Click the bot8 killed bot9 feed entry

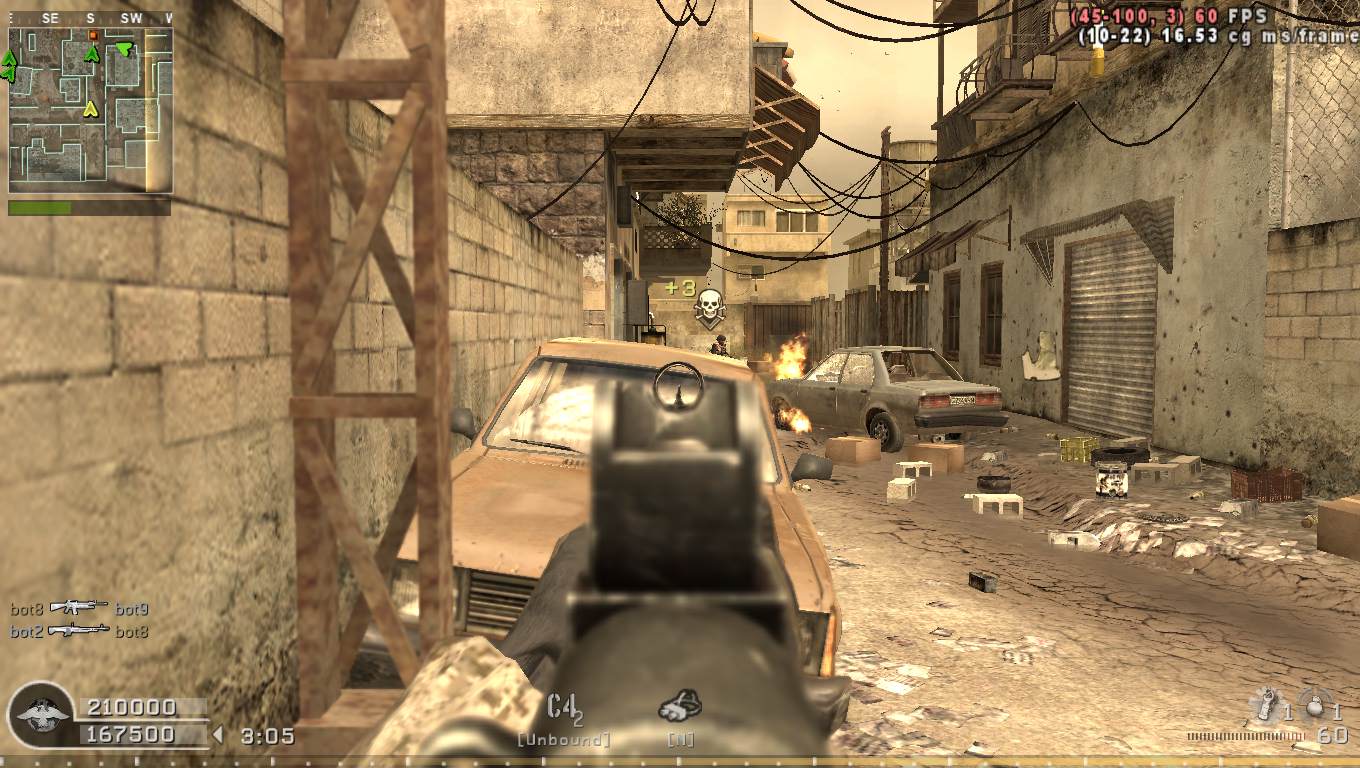tap(80, 608)
